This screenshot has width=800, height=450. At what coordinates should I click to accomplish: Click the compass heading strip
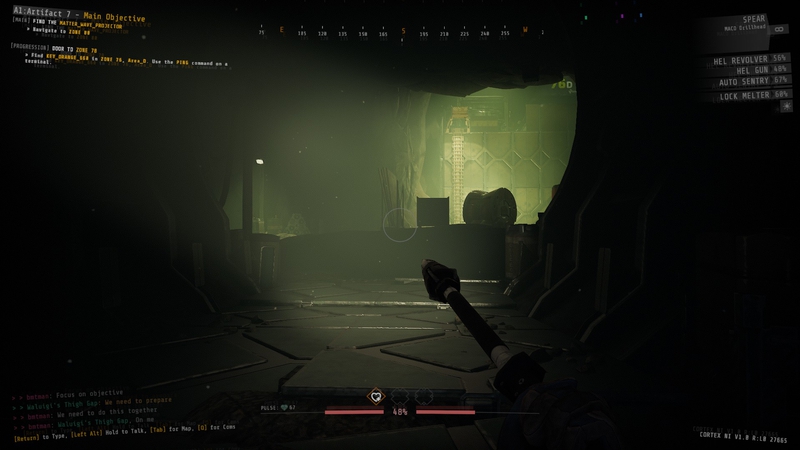point(400,31)
